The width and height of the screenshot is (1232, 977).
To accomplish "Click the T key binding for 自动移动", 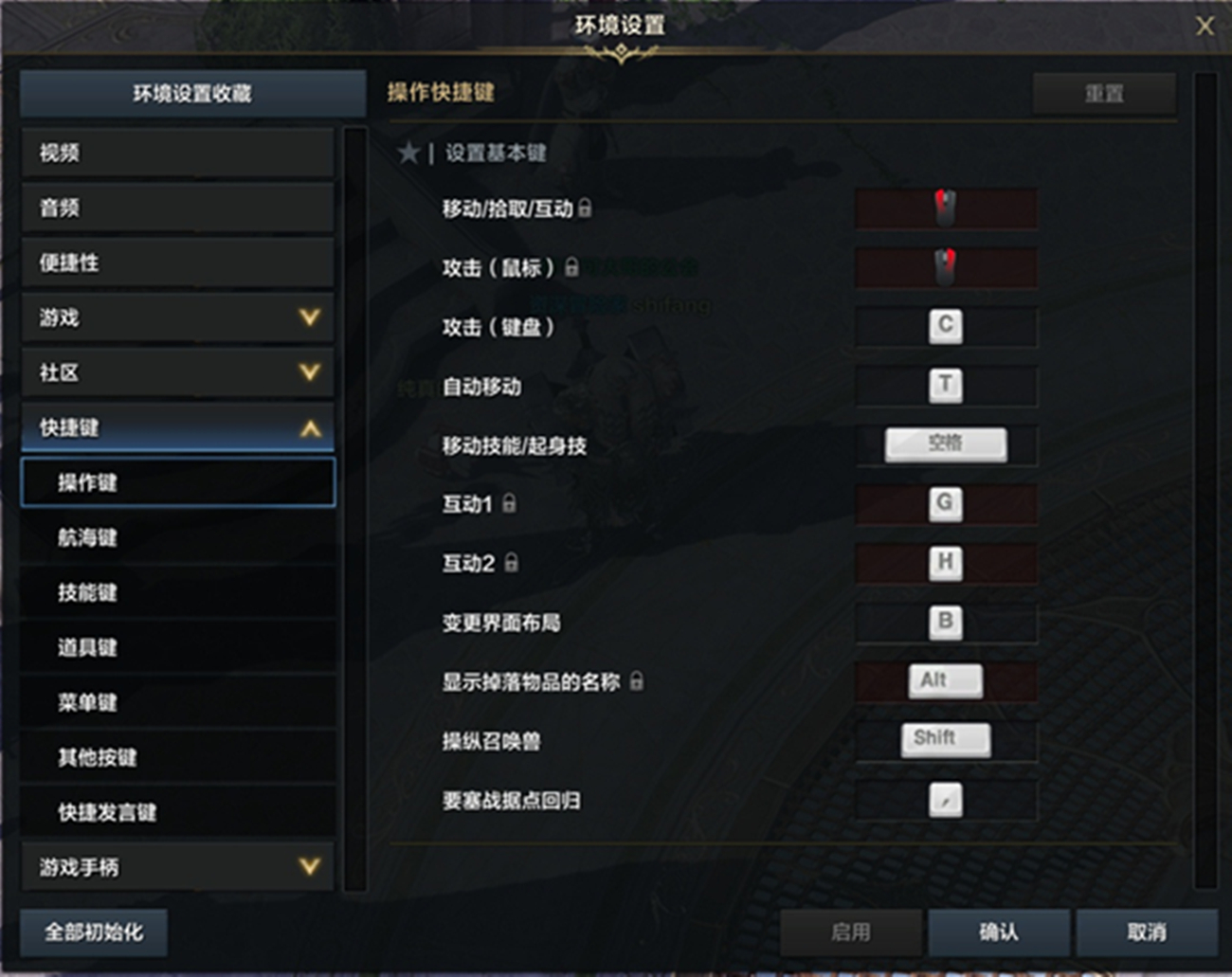I will tap(945, 386).
